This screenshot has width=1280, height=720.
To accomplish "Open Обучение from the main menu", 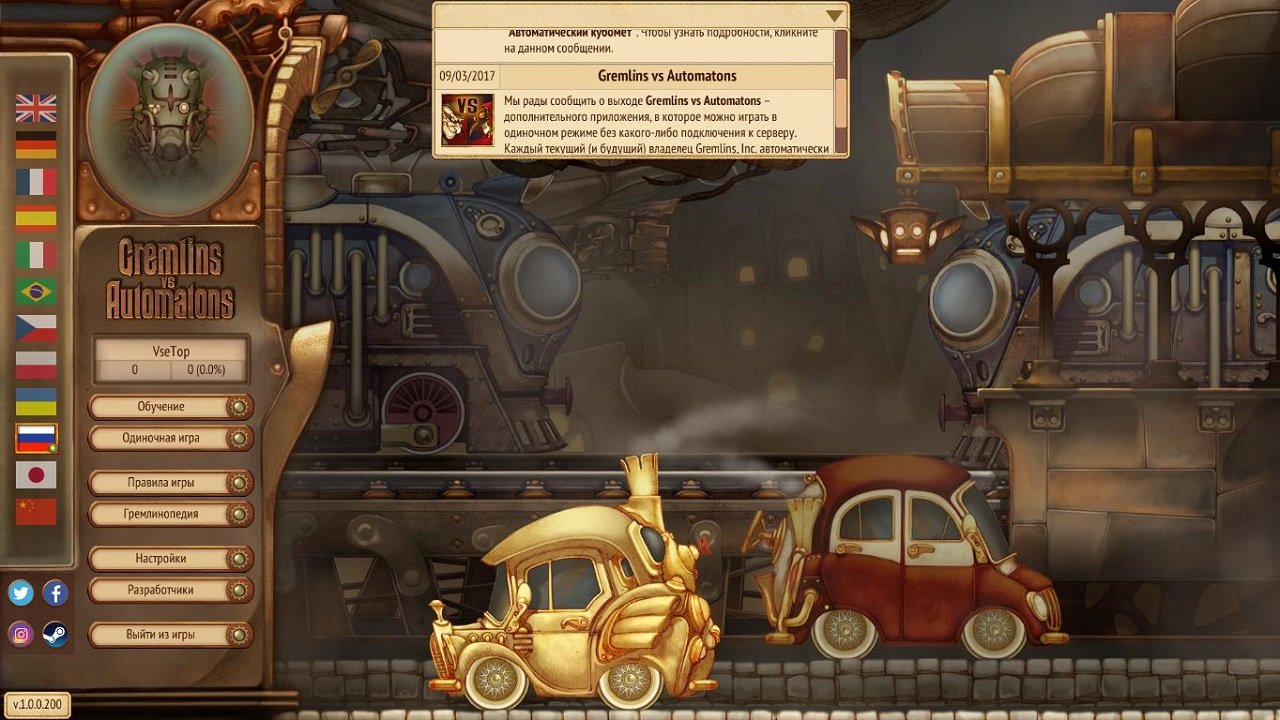I will (x=163, y=406).
